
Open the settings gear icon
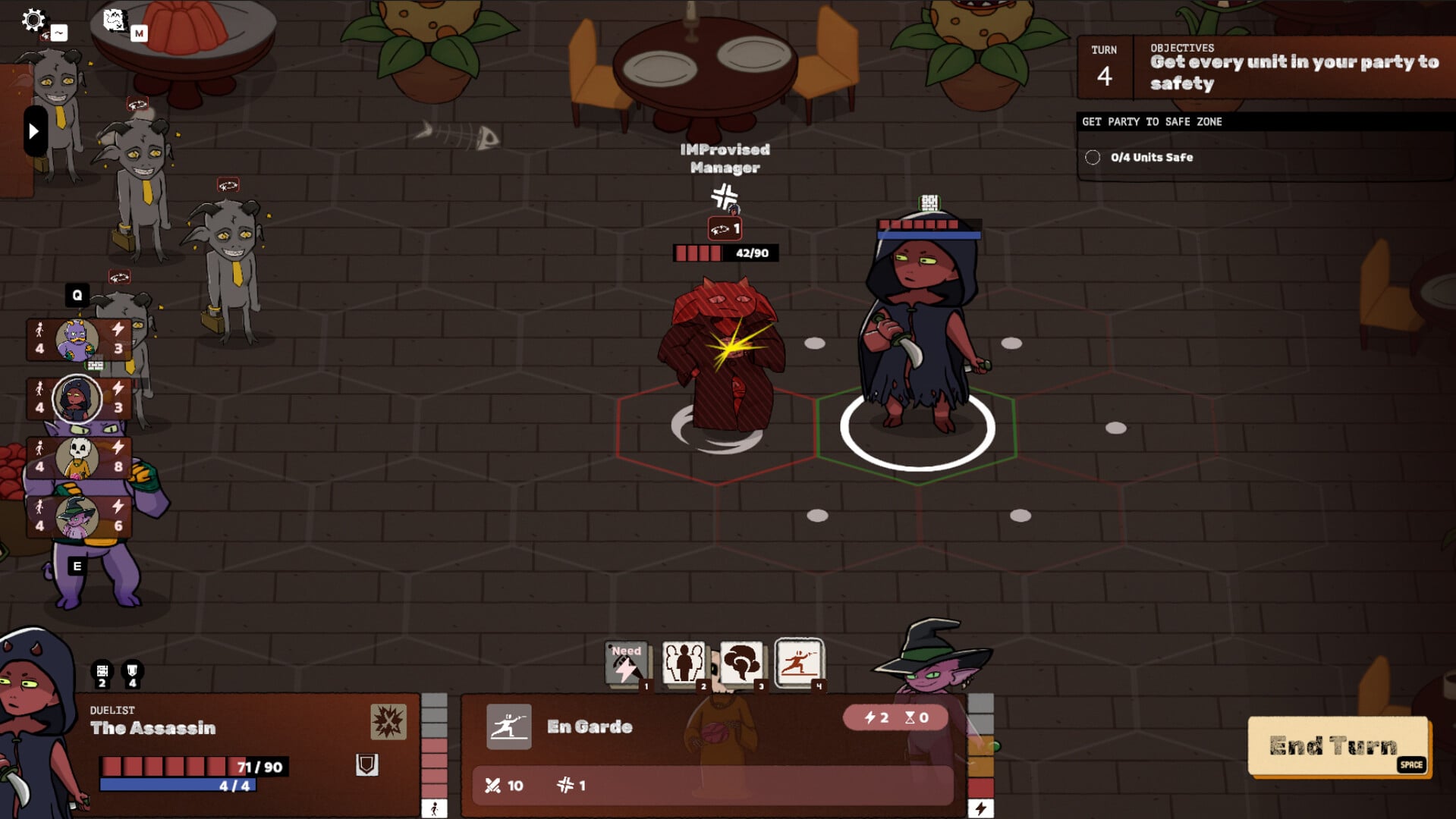point(33,20)
